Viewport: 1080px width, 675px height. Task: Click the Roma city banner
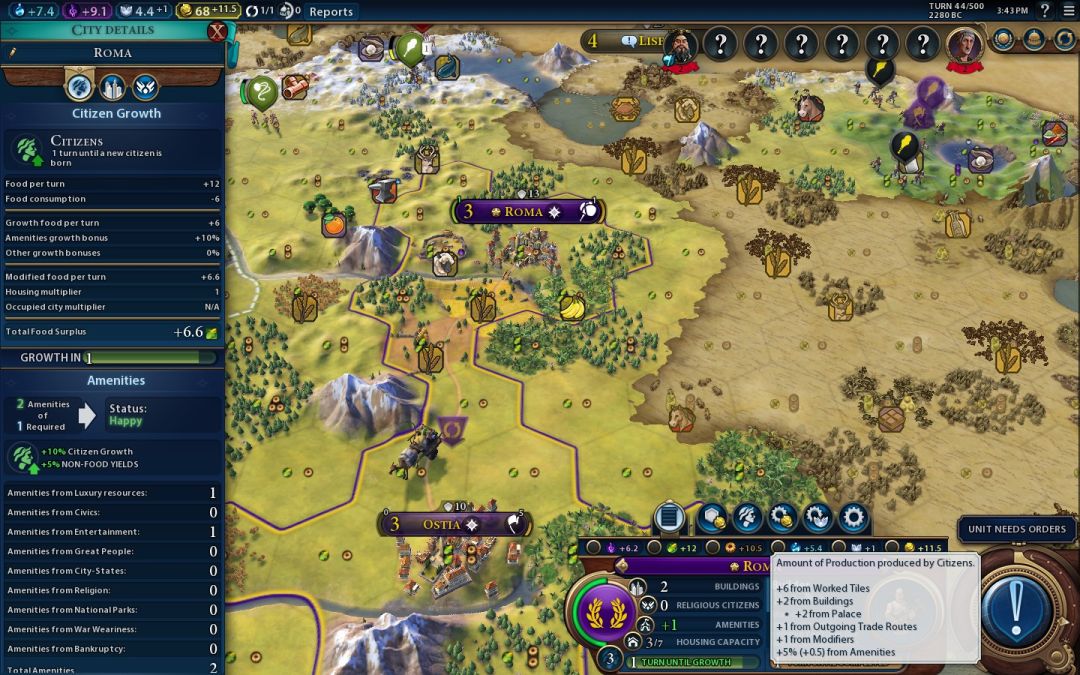(x=523, y=212)
